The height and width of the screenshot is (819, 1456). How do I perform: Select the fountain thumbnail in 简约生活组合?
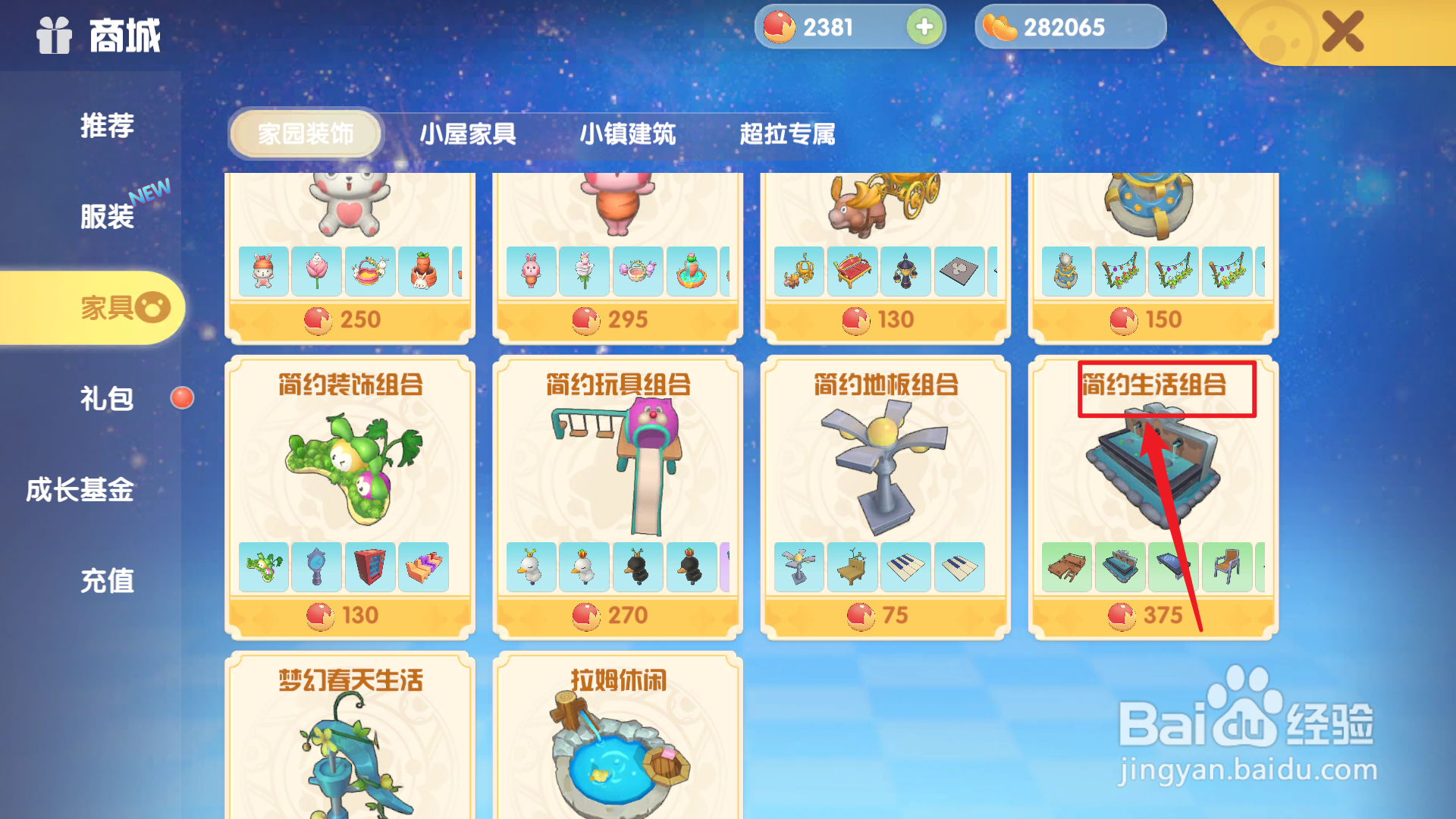tap(1121, 567)
